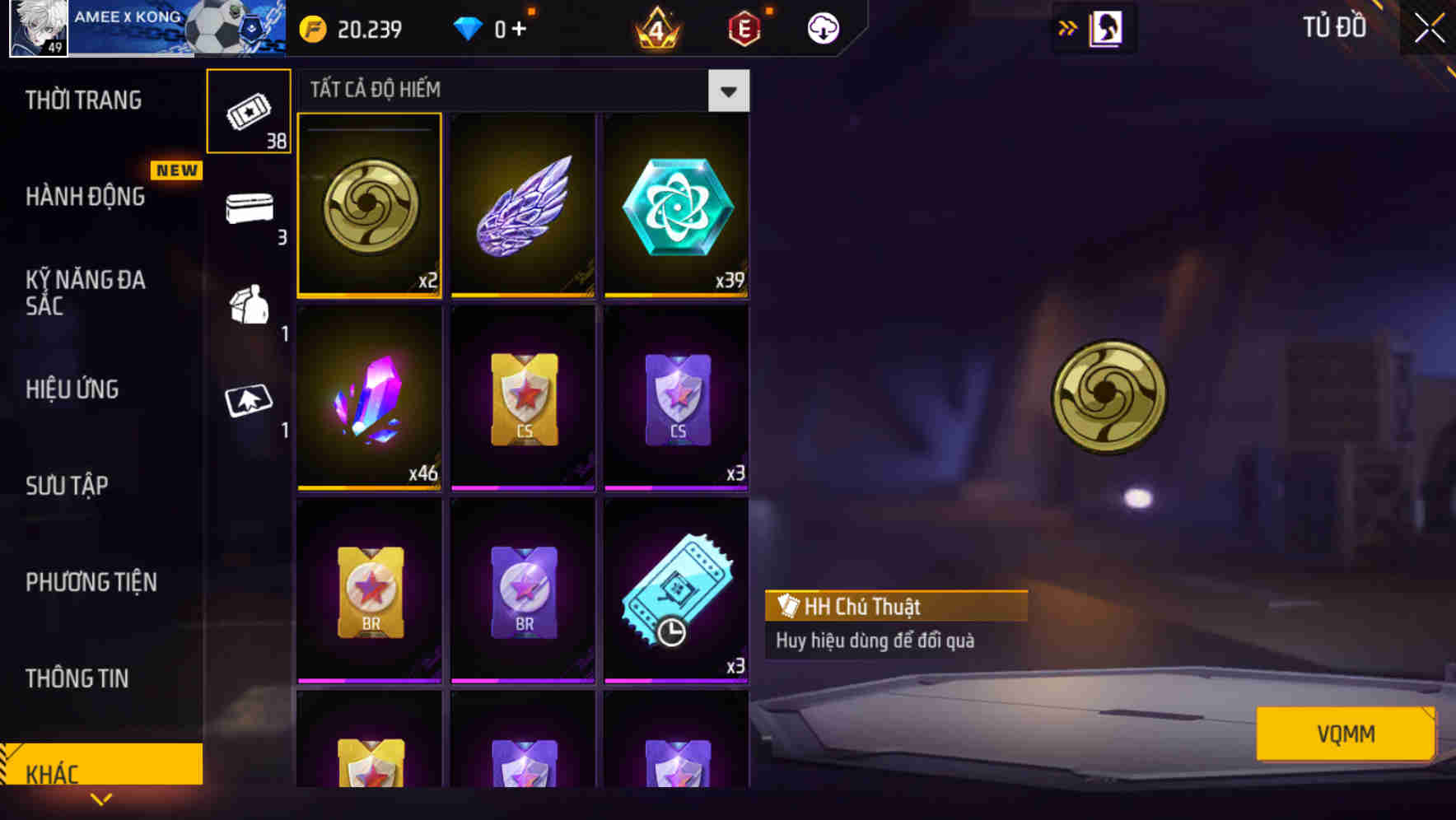Click the player avatar thumbnail at top left
The image size is (1456, 820).
36,27
